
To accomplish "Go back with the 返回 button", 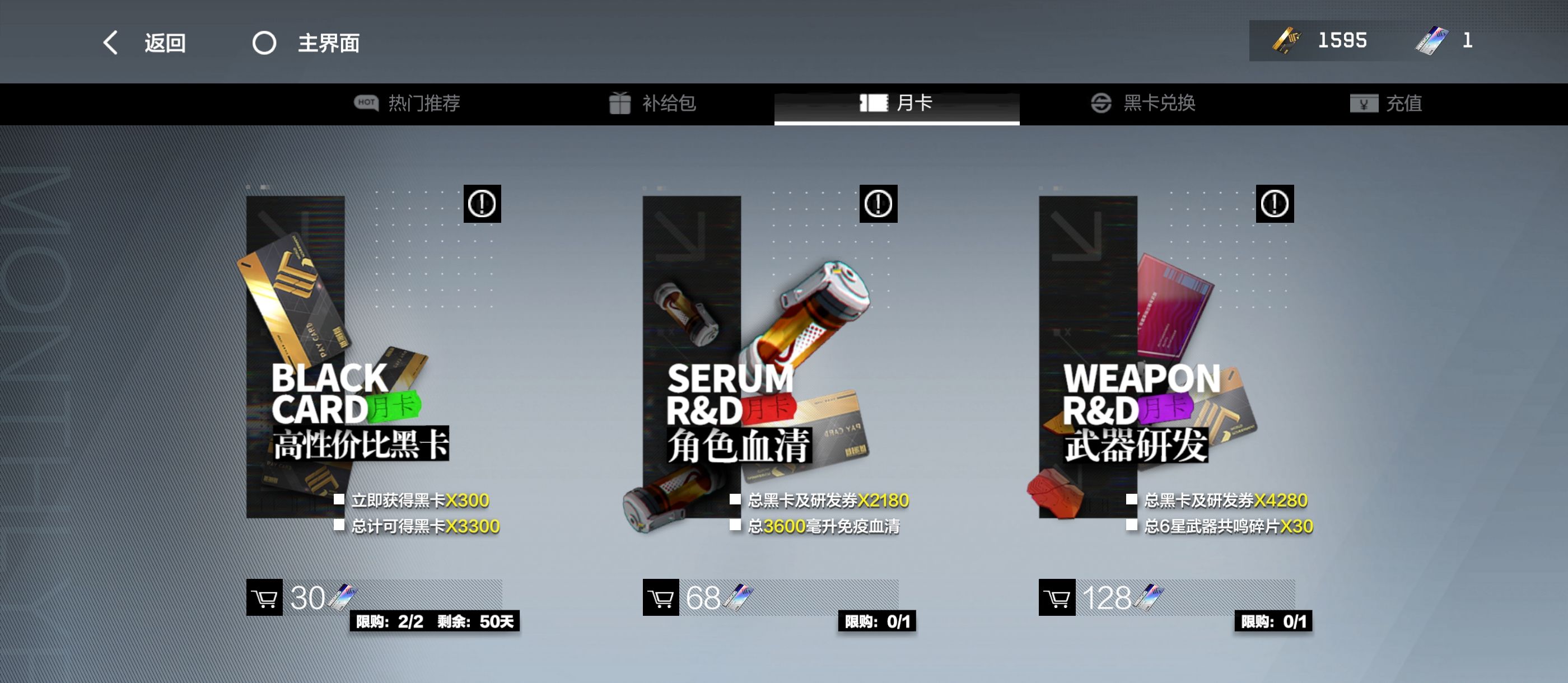I will (x=145, y=43).
